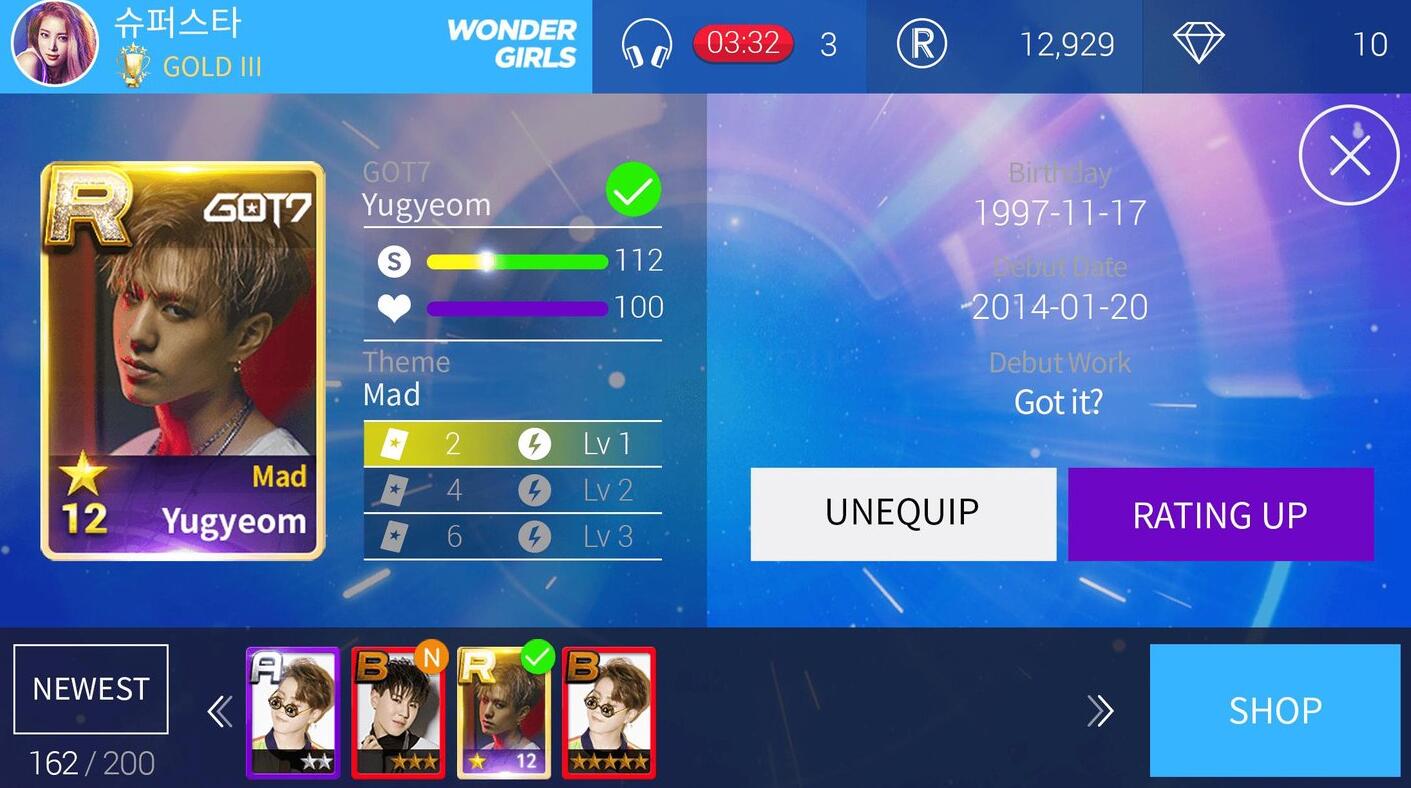This screenshot has width=1411, height=788.
Task: Select the 12-star Yugyeom card thumbnail
Action: (x=504, y=712)
